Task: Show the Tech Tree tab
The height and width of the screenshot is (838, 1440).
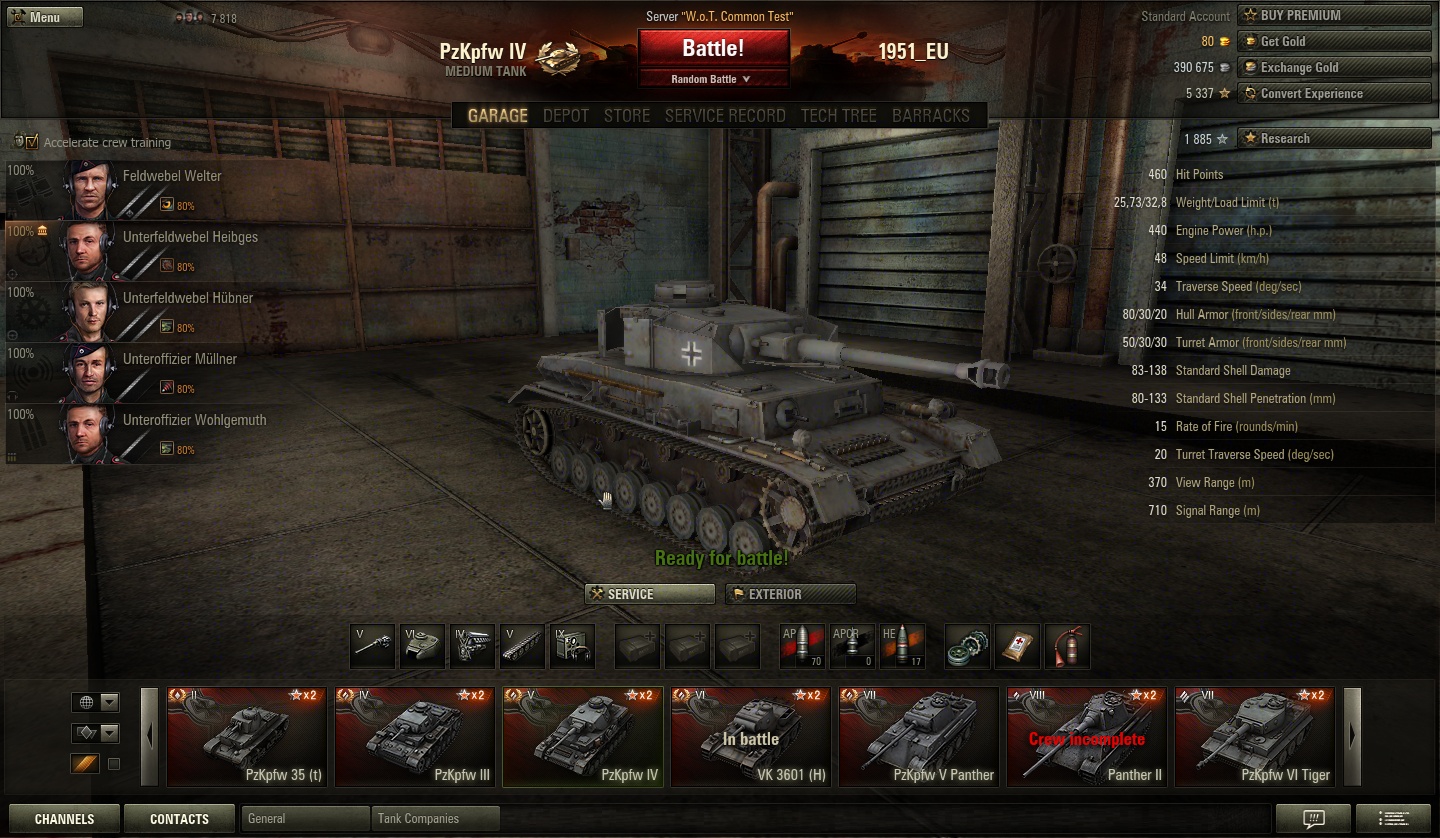Action: click(x=838, y=116)
